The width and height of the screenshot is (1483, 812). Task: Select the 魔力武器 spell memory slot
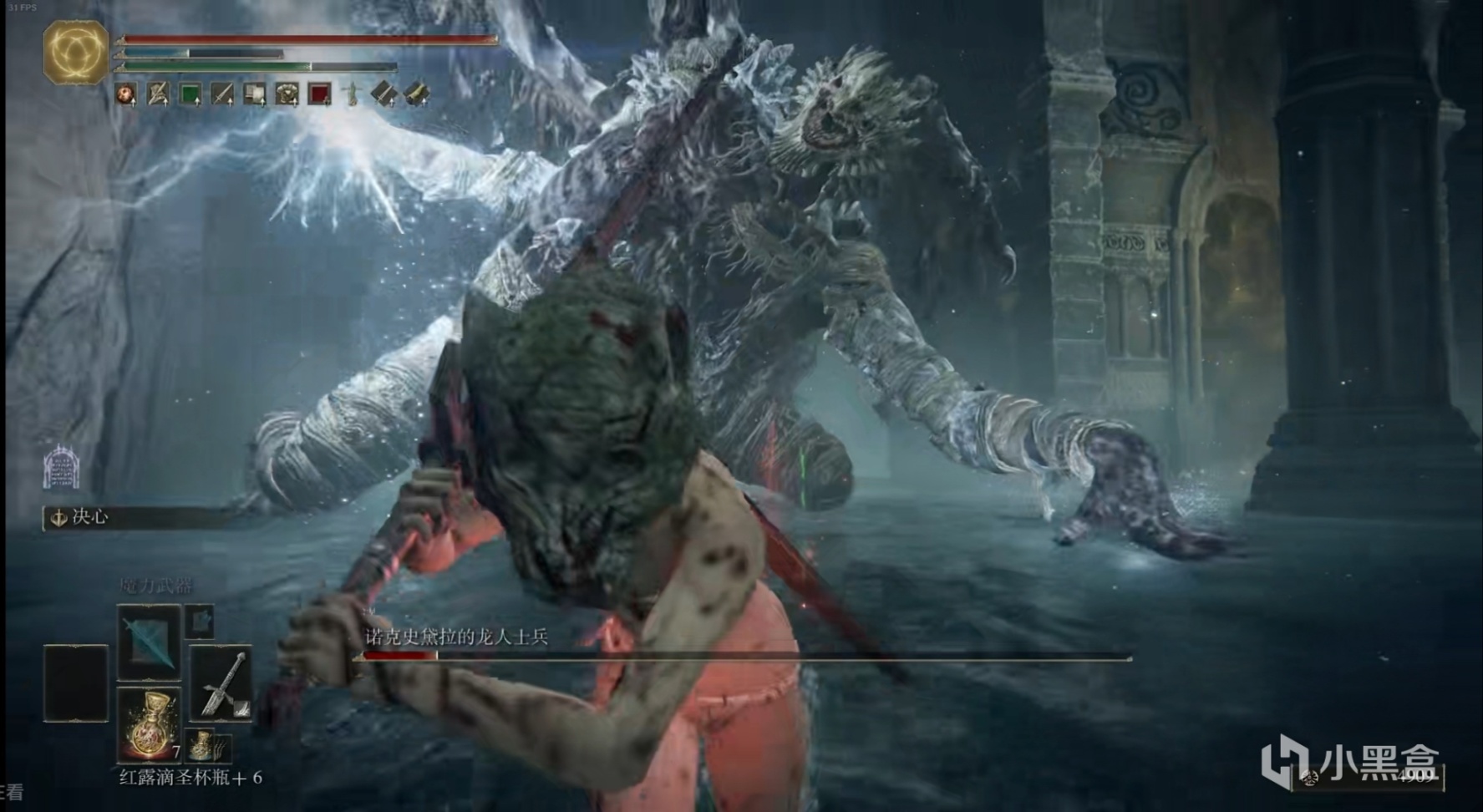pyautogui.click(x=149, y=642)
